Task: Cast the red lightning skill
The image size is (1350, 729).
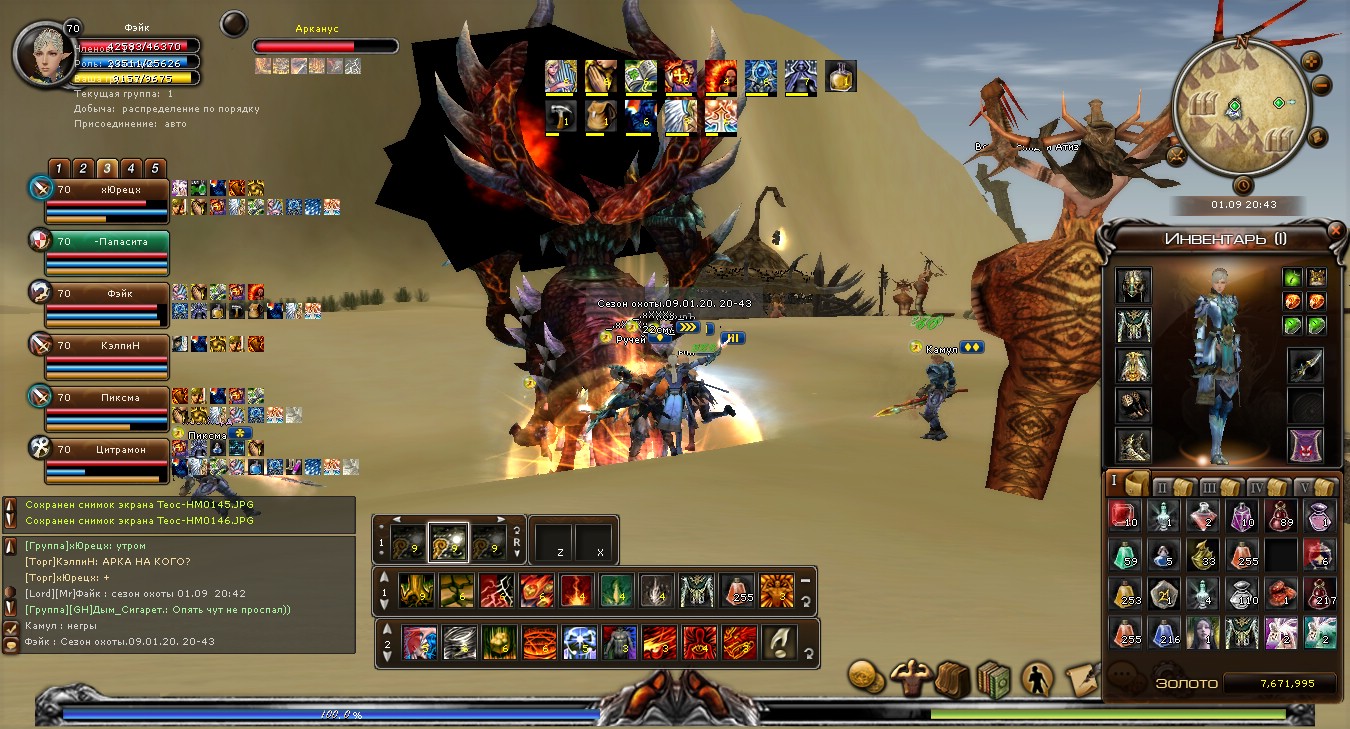Action: click(496, 591)
